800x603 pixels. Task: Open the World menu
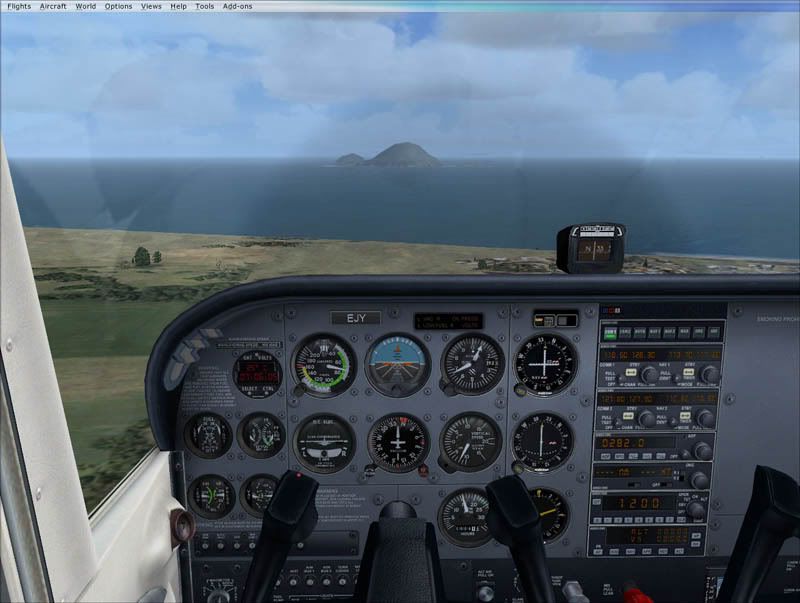pyautogui.click(x=86, y=6)
